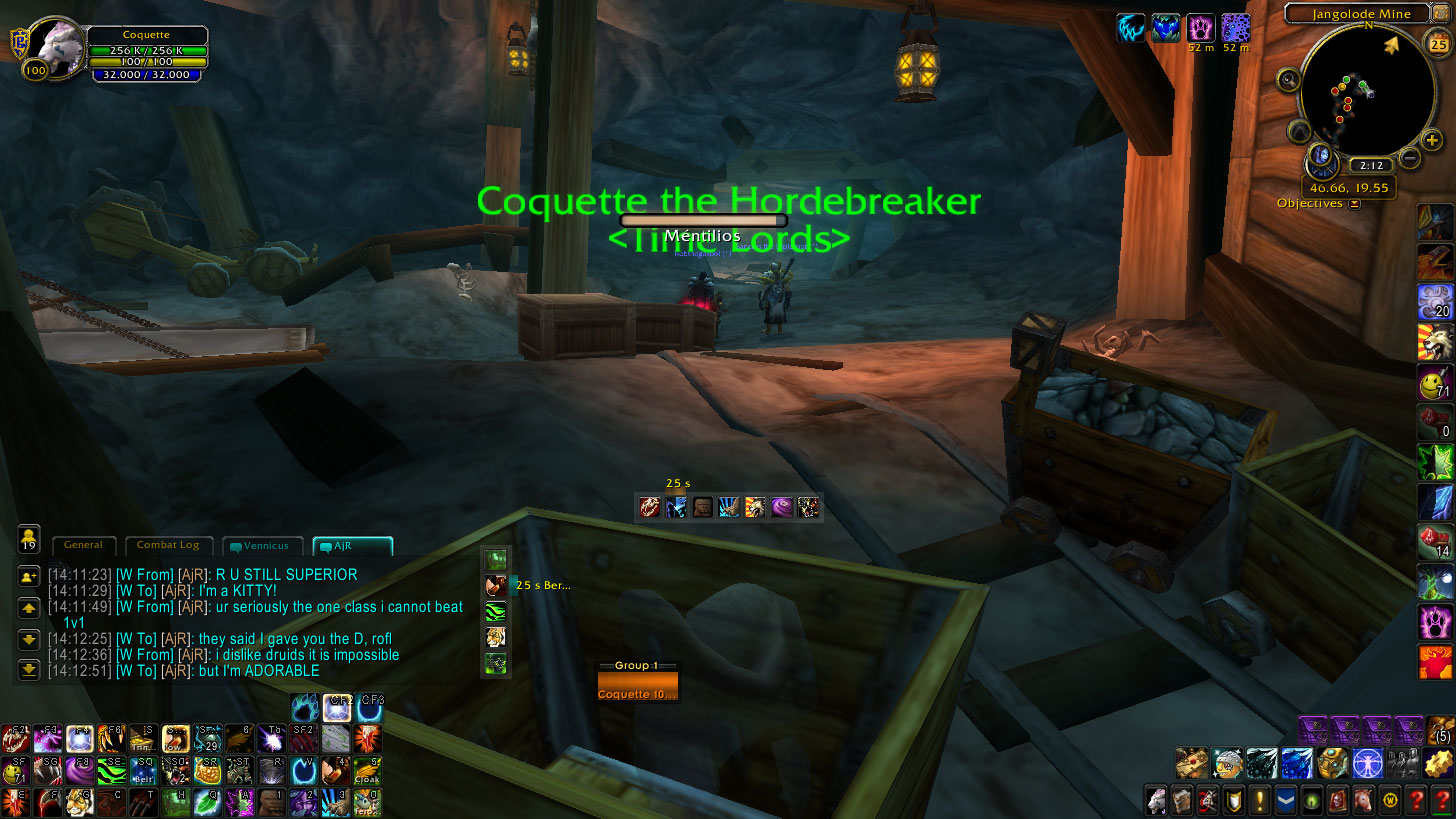The width and height of the screenshot is (1456, 819).
Task: Zoom in the minimap with the plus button
Action: 1432,140
